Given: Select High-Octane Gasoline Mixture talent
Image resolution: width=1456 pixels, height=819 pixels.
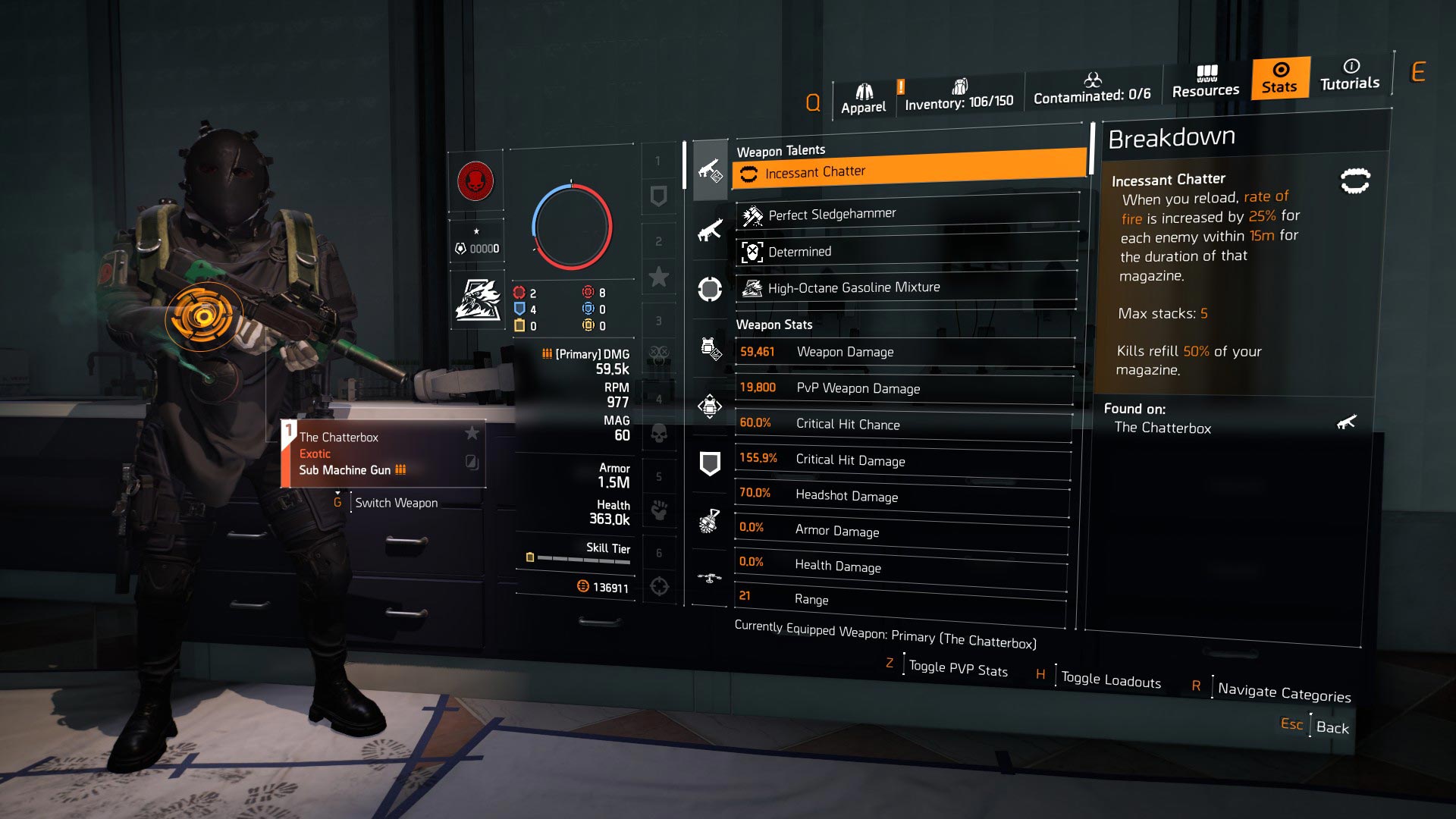Looking at the screenshot, I should pos(752,287).
